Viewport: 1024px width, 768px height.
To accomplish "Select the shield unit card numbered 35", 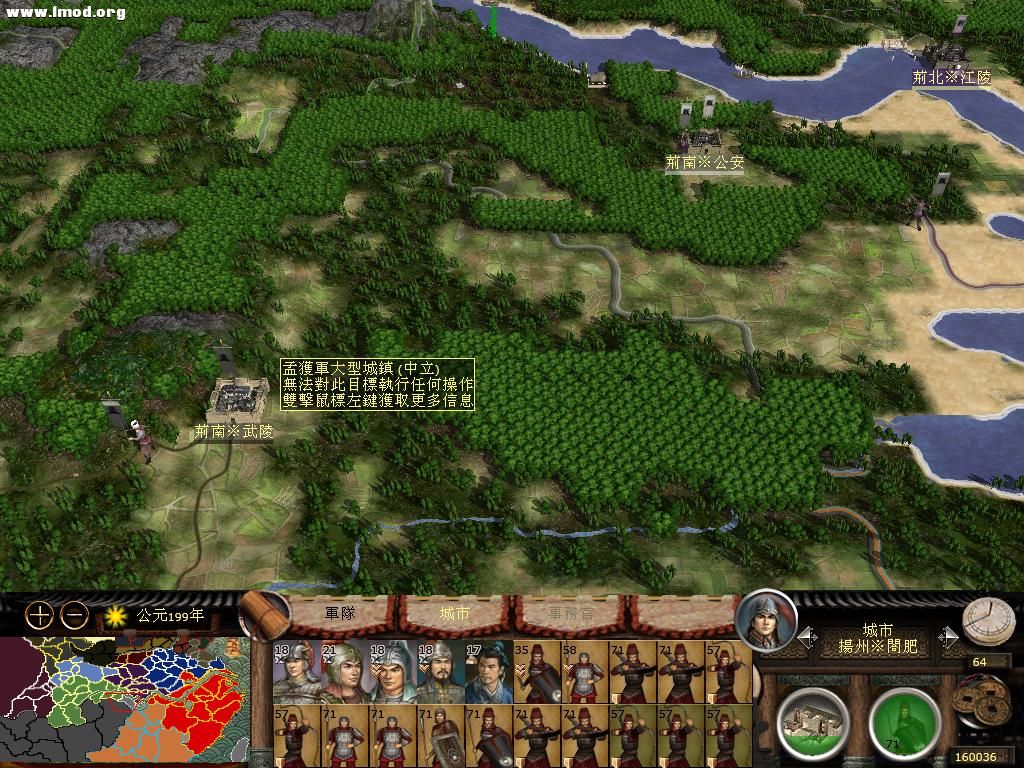I will (537, 672).
